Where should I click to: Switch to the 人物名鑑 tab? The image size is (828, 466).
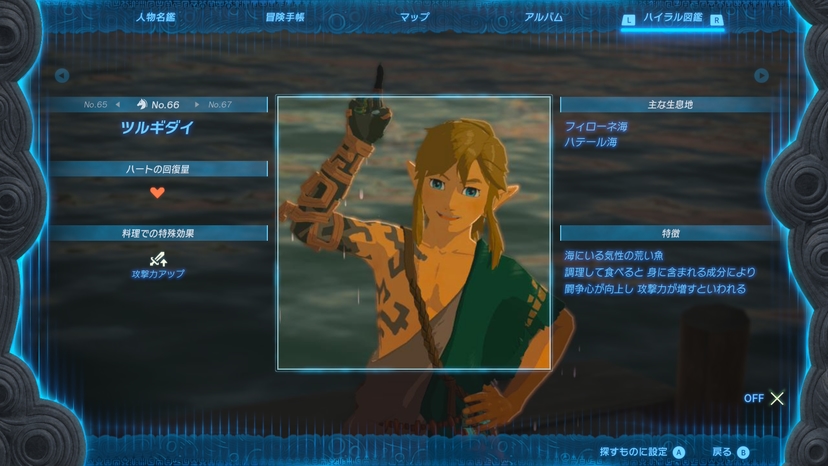(155, 17)
